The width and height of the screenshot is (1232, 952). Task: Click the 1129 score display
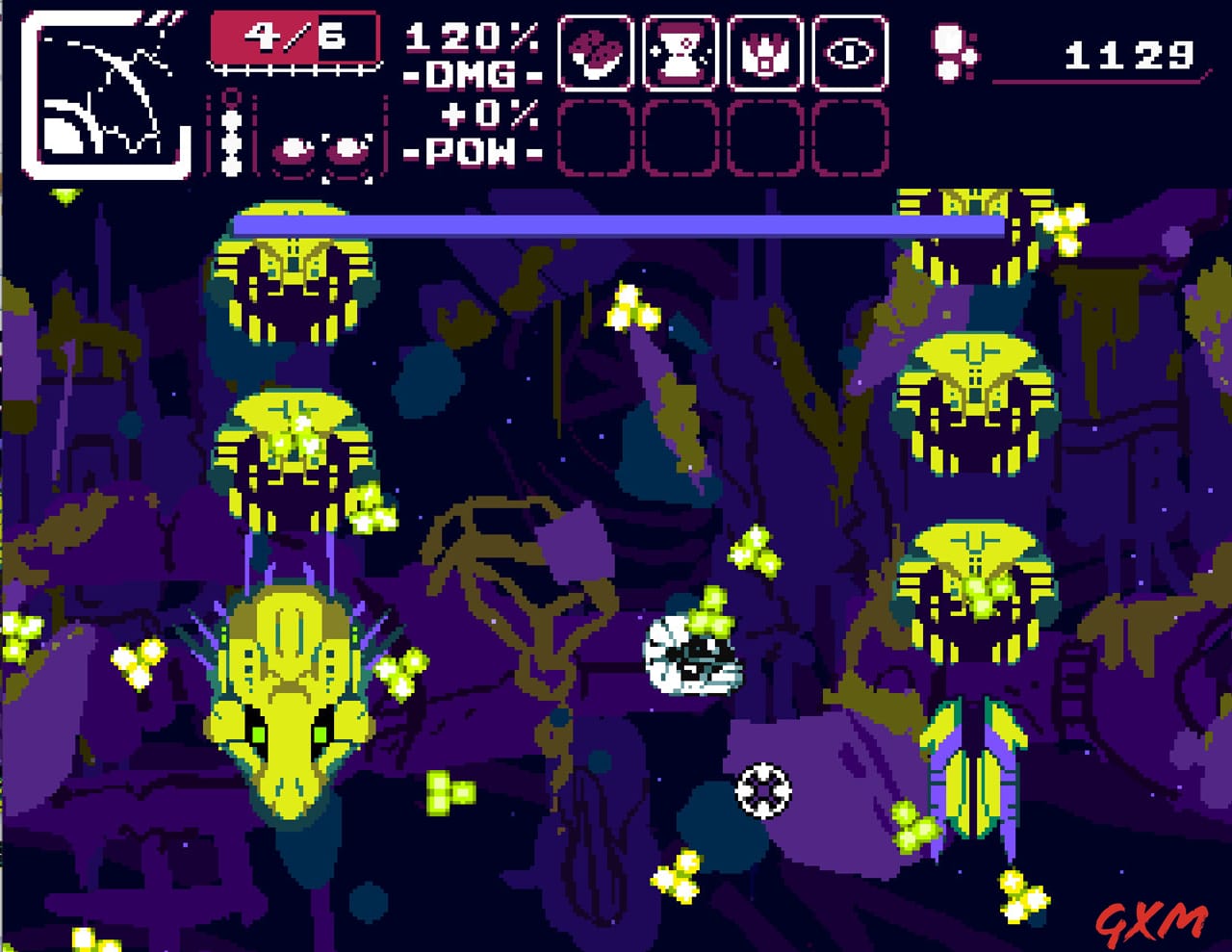pos(1126,55)
